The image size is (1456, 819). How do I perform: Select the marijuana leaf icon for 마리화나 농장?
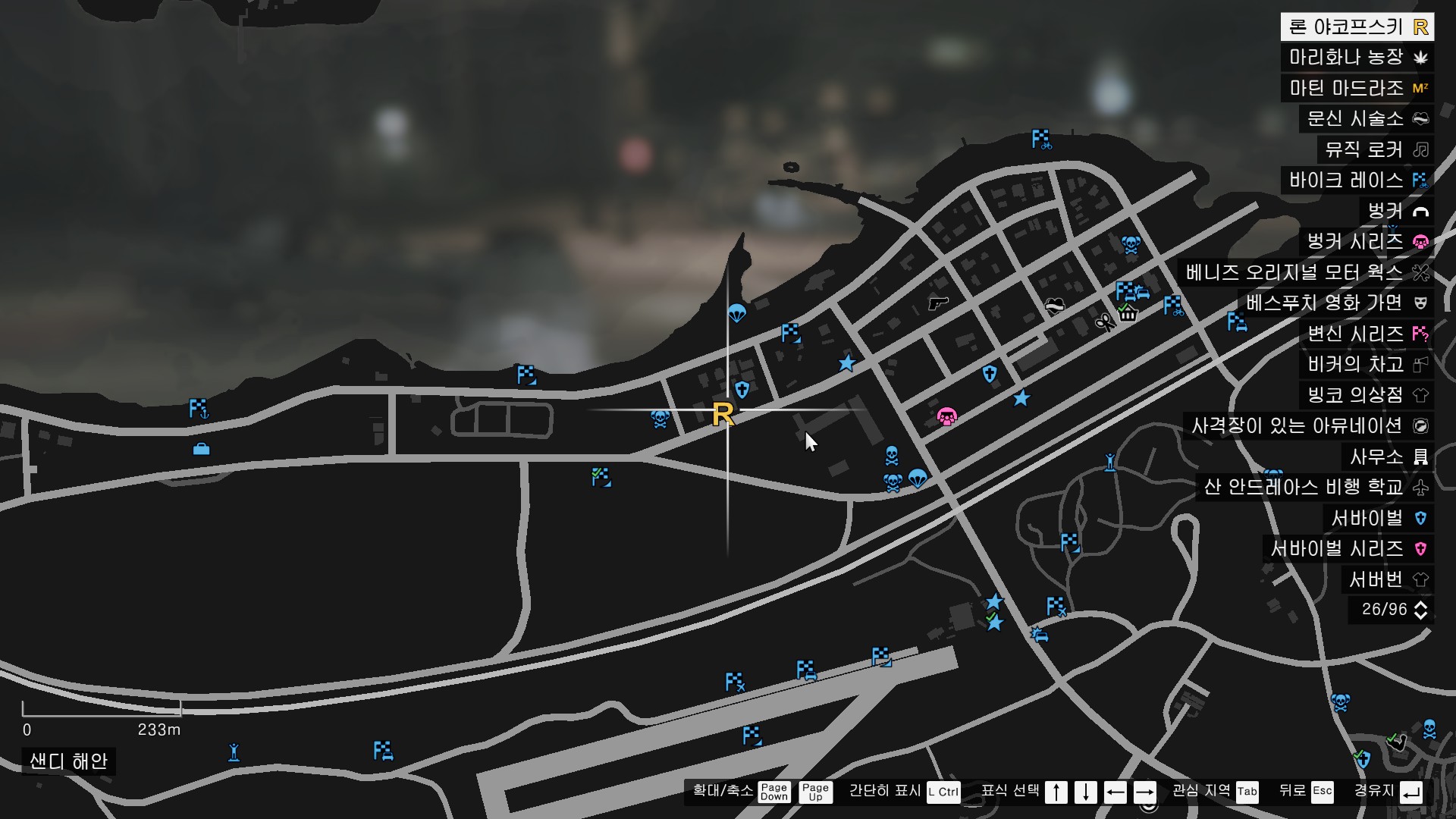point(1420,57)
